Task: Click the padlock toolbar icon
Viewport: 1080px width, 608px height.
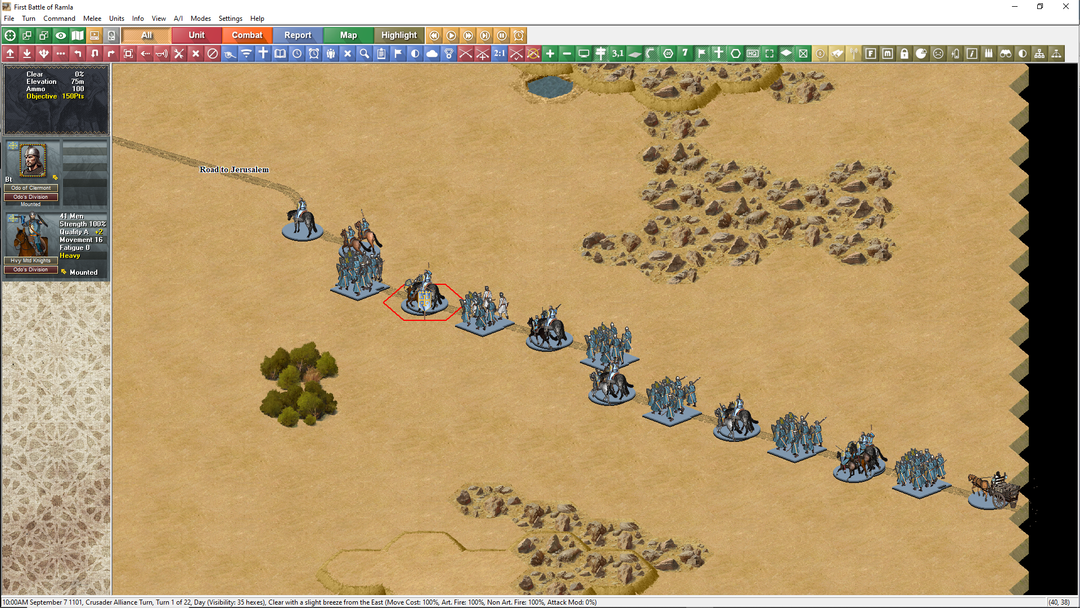Action: pos(904,53)
